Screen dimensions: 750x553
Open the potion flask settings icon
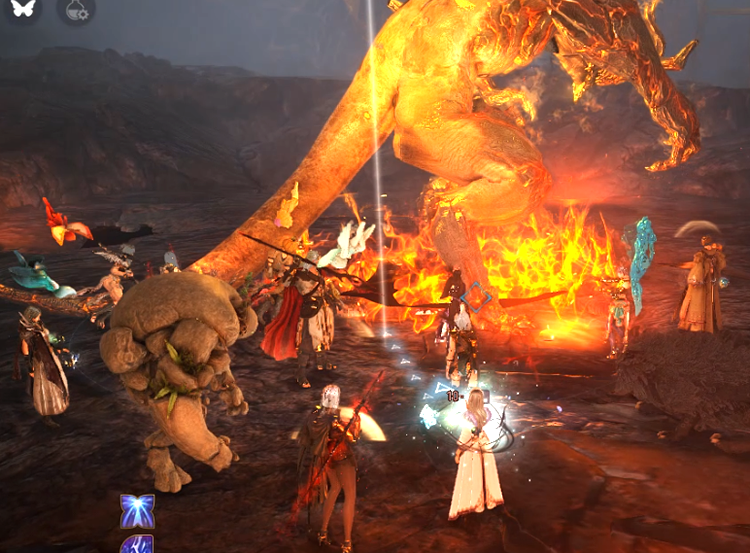76,10
